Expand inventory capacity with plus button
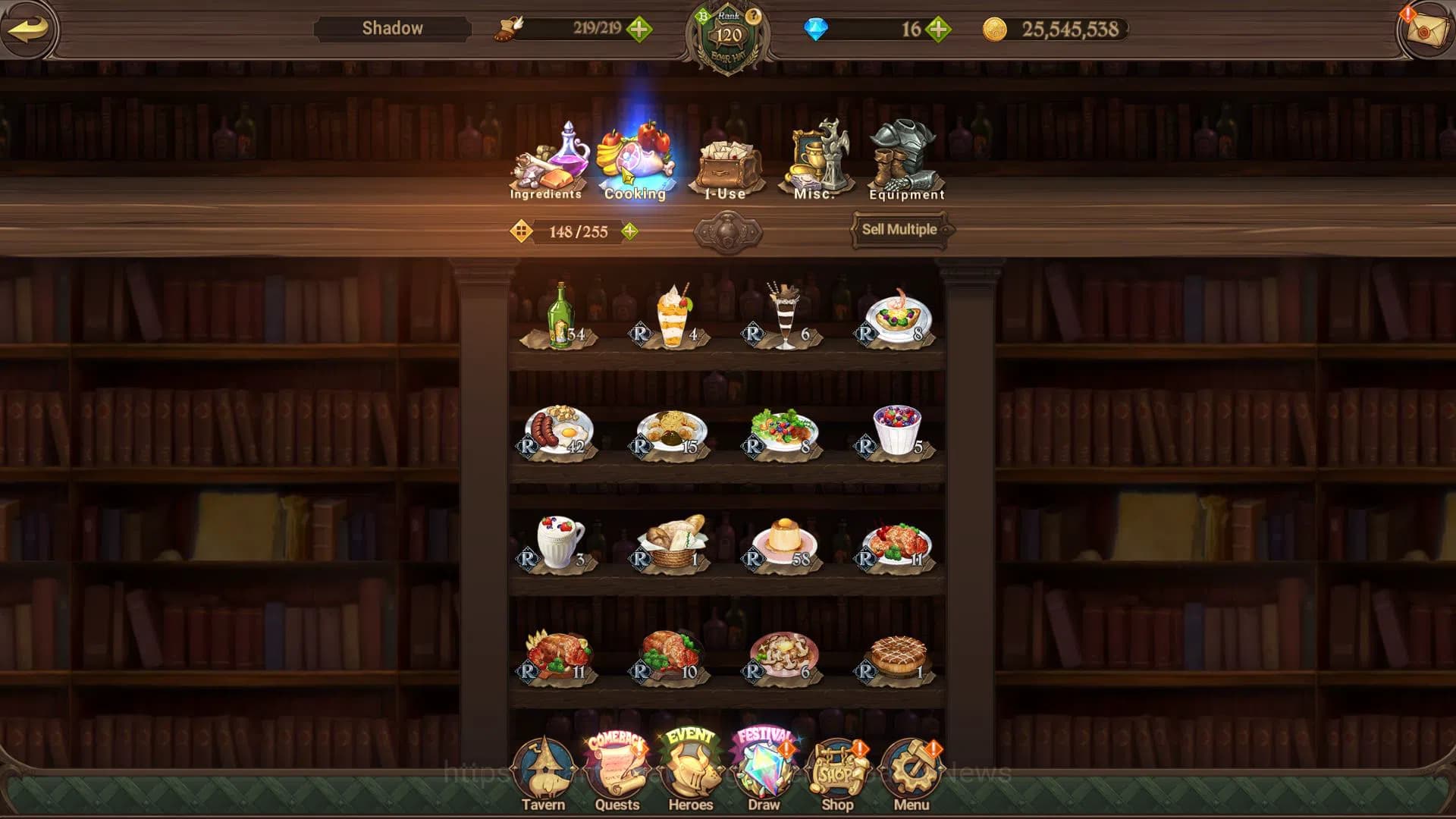 point(629,231)
